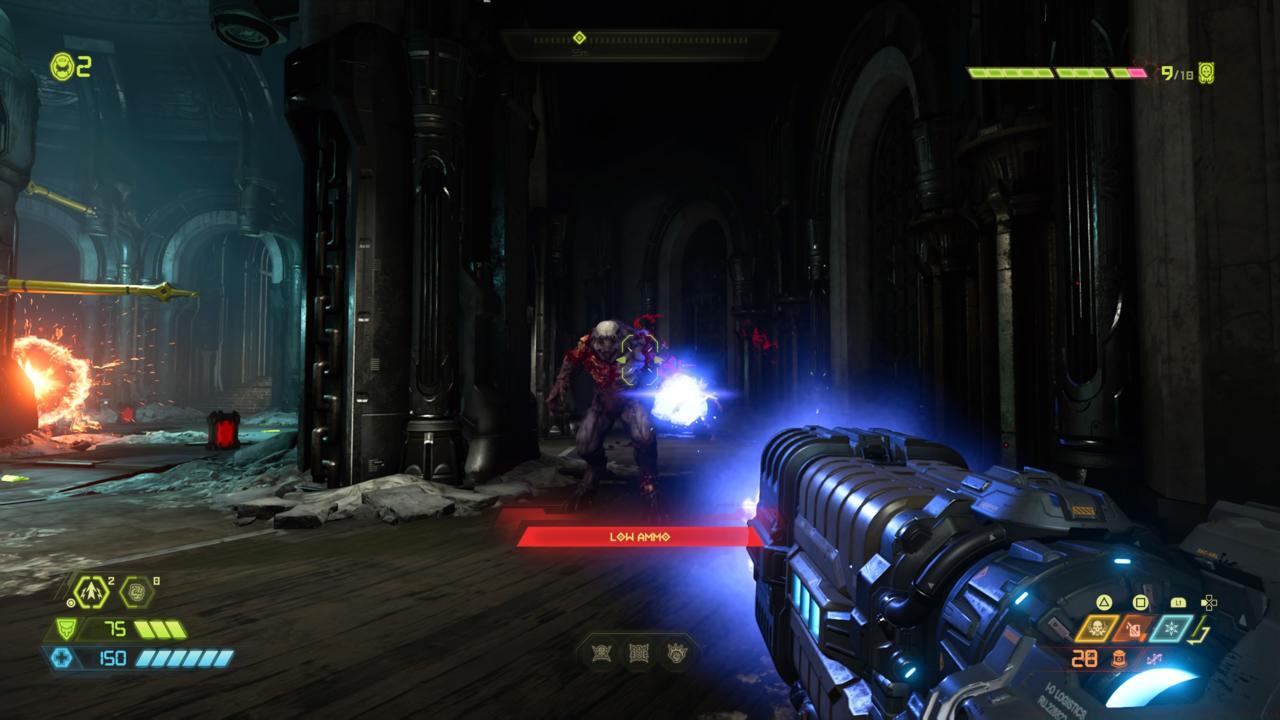The height and width of the screenshot is (720, 1280).
Task: Click the demon counter icon
Action: (1207, 73)
